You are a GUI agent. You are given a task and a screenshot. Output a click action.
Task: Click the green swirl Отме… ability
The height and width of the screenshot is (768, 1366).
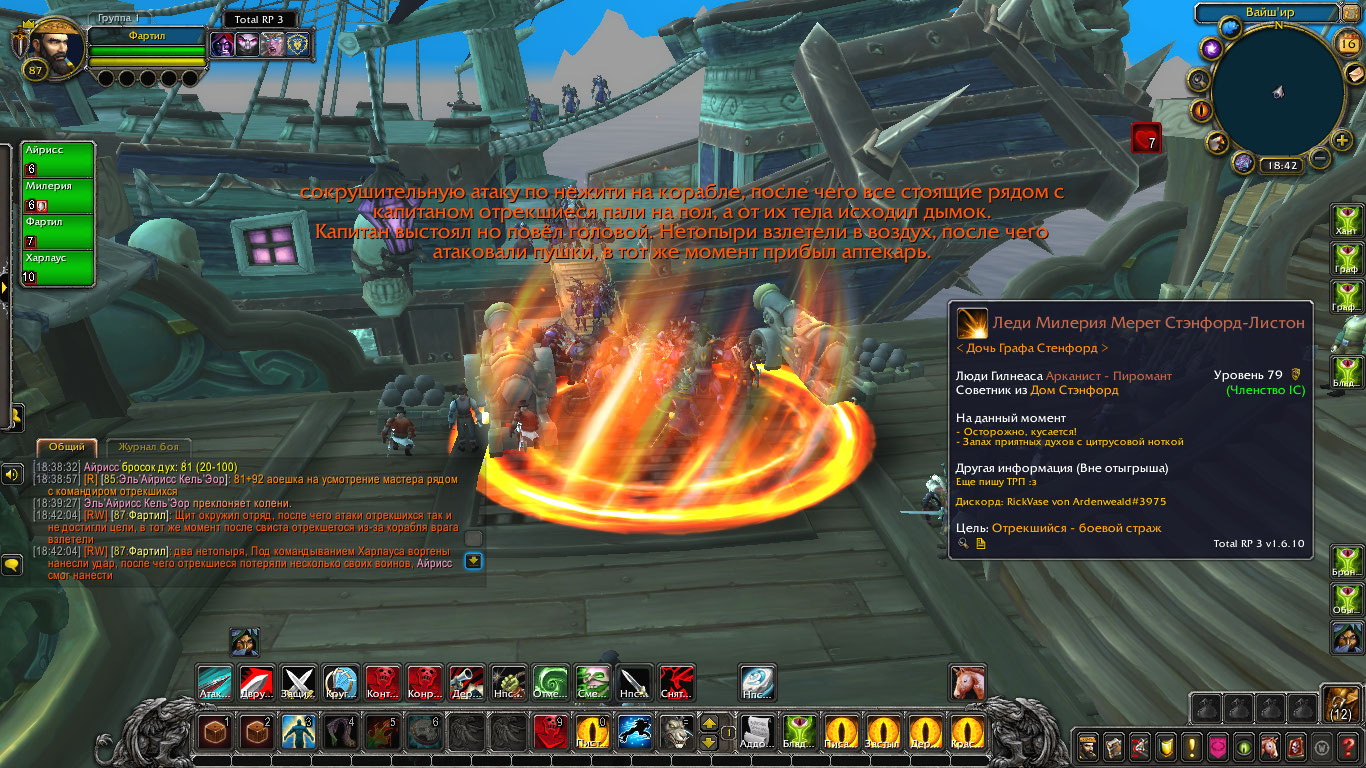pos(550,683)
